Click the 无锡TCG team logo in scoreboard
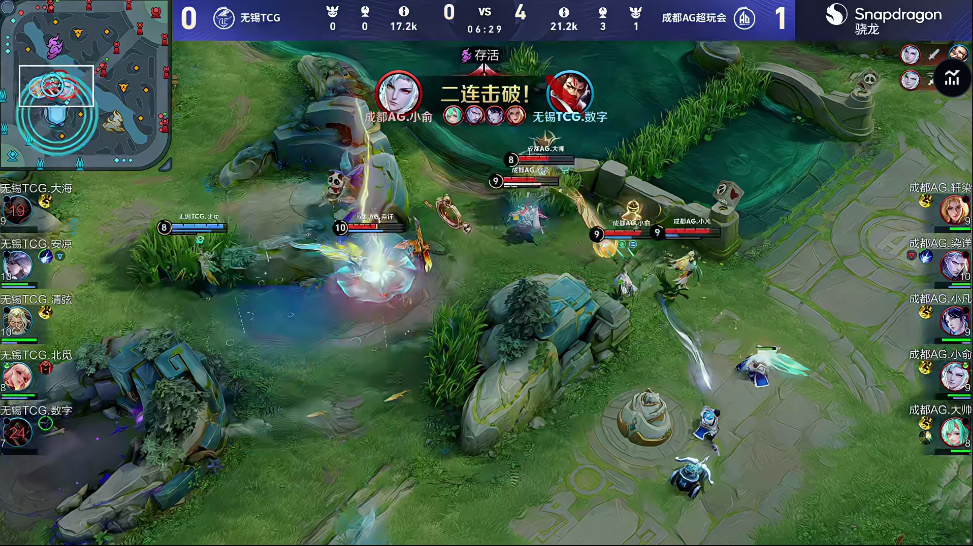The height and width of the screenshot is (546, 973). tap(222, 17)
